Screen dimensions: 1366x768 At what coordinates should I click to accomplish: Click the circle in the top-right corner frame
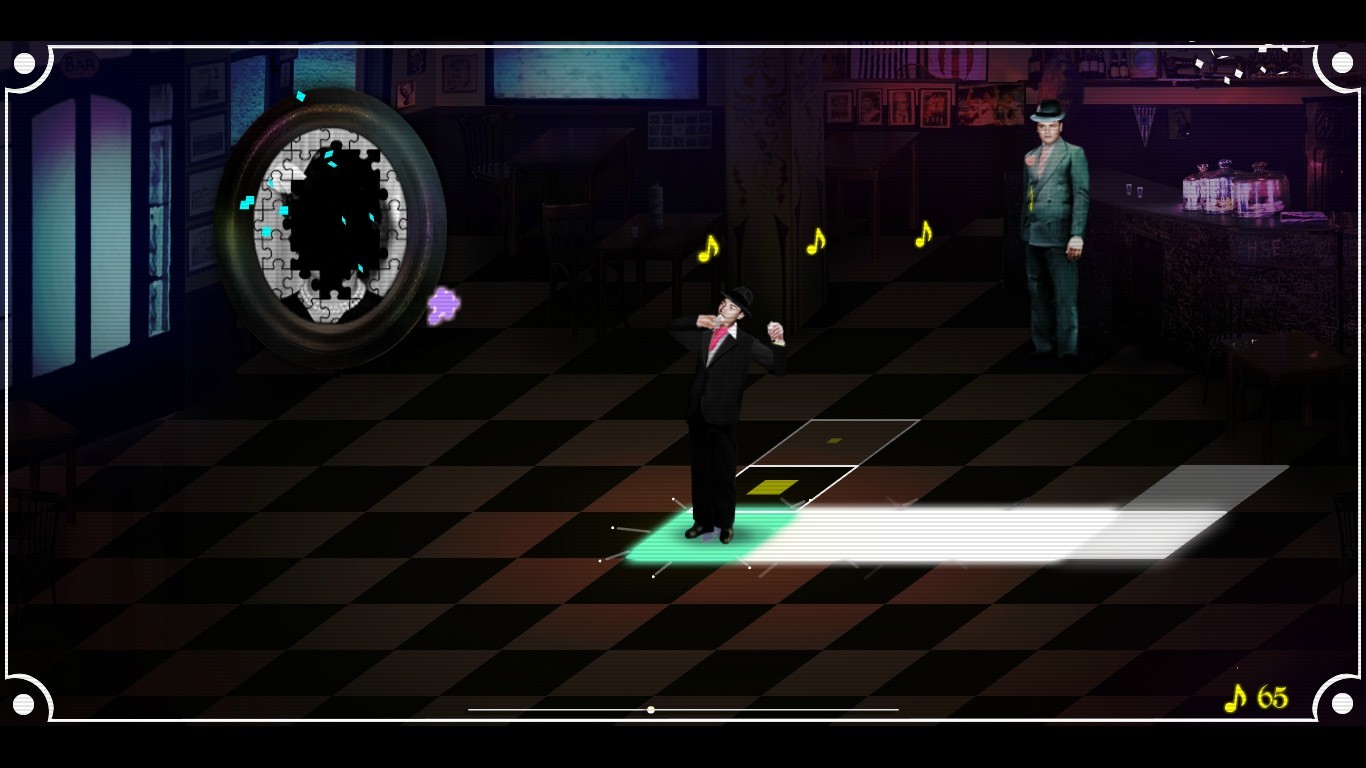[x=1340, y=61]
